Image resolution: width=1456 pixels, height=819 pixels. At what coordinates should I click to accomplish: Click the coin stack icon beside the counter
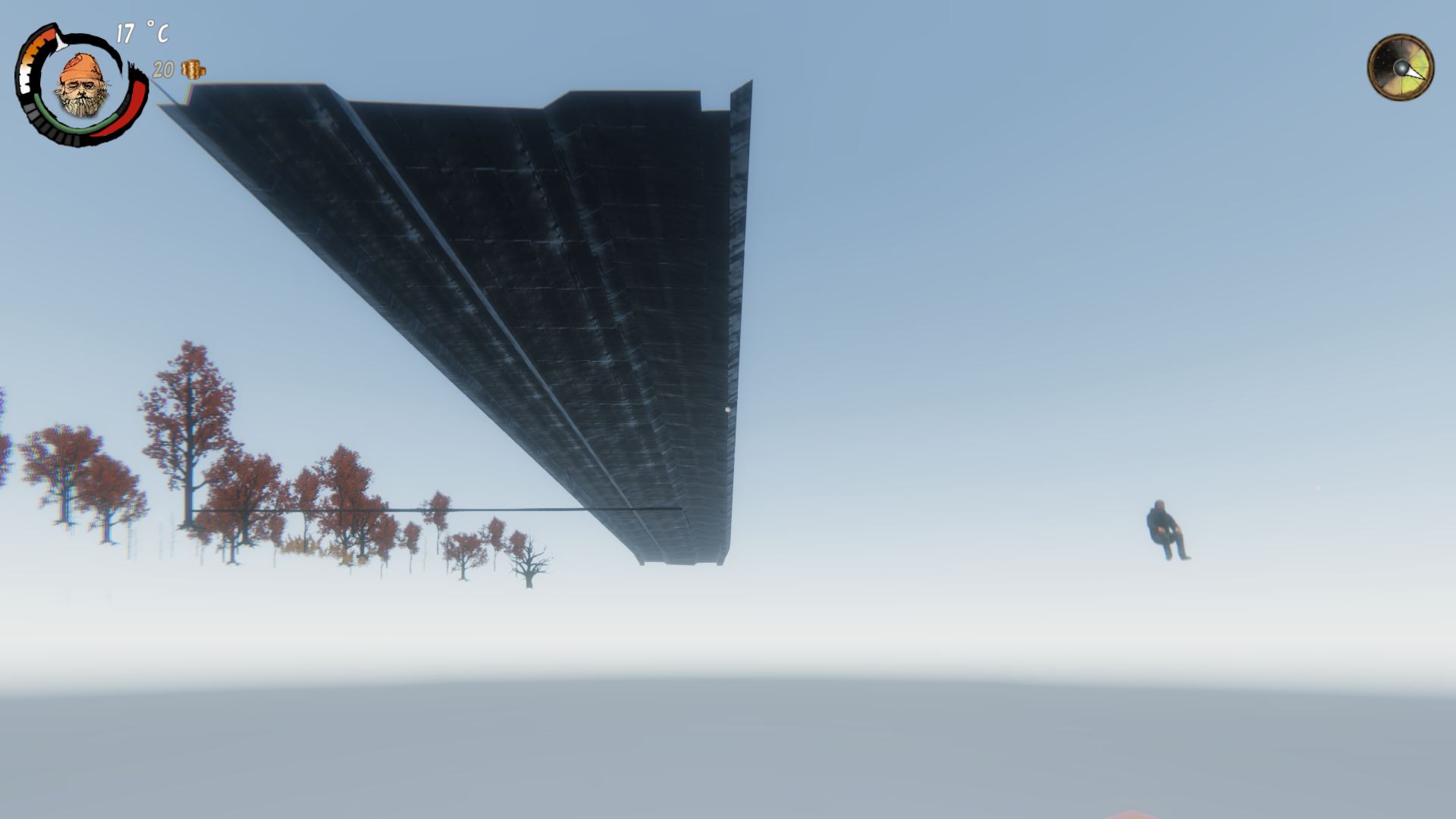194,69
